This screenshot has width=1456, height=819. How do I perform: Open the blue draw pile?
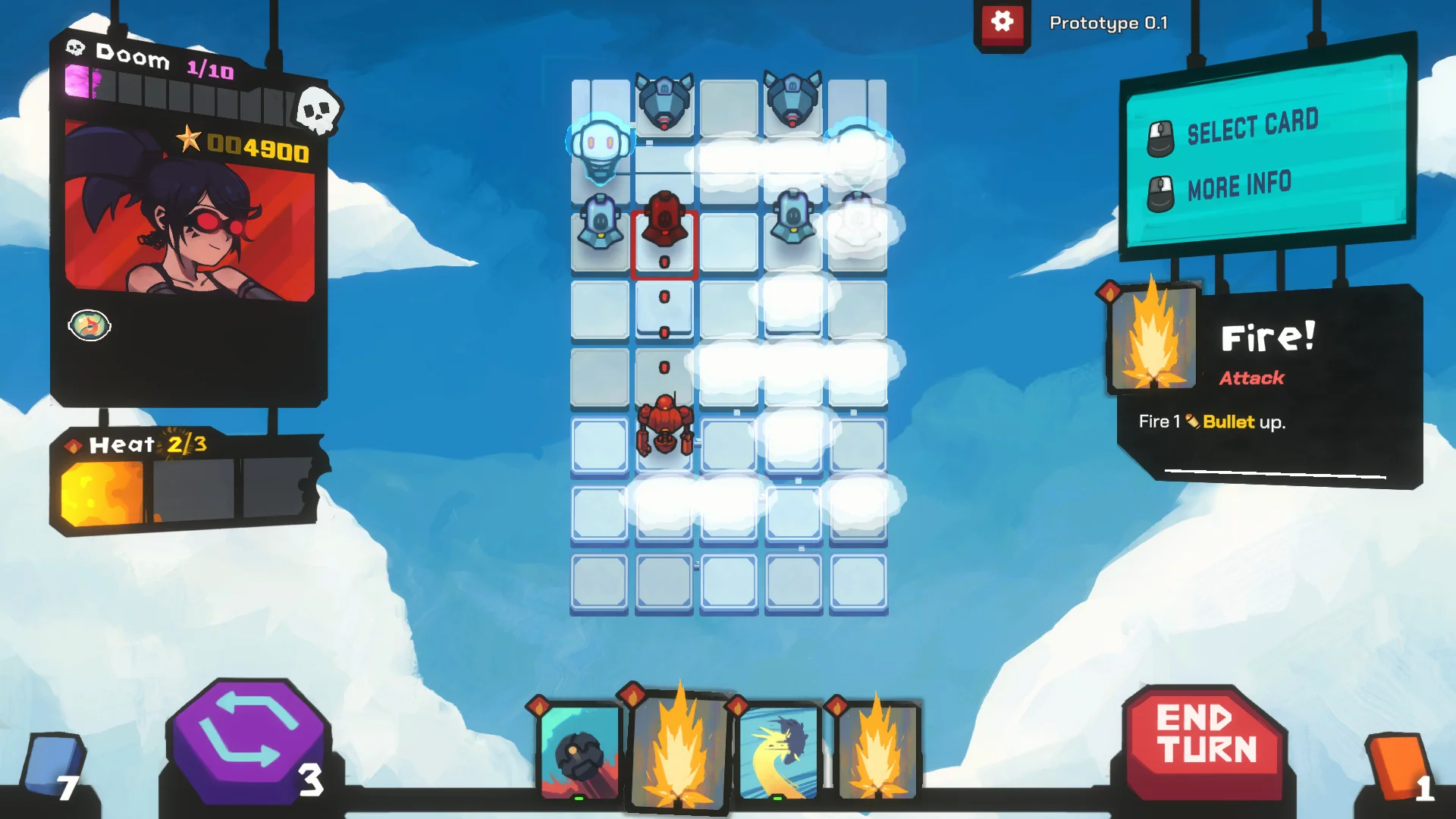tap(53, 767)
